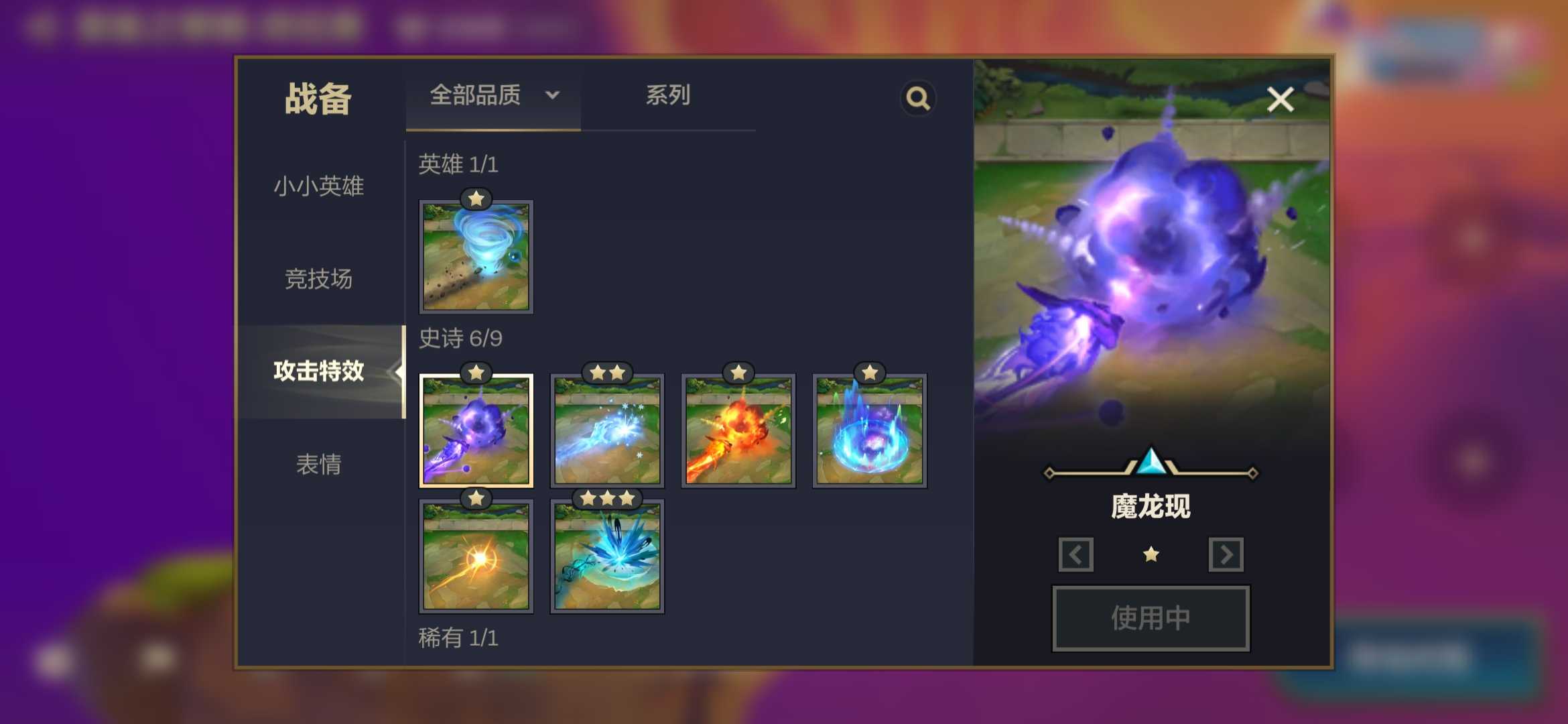Image resolution: width=1568 pixels, height=724 pixels.
Task: Select the three-star blue crystal attack effect
Action: click(x=606, y=555)
